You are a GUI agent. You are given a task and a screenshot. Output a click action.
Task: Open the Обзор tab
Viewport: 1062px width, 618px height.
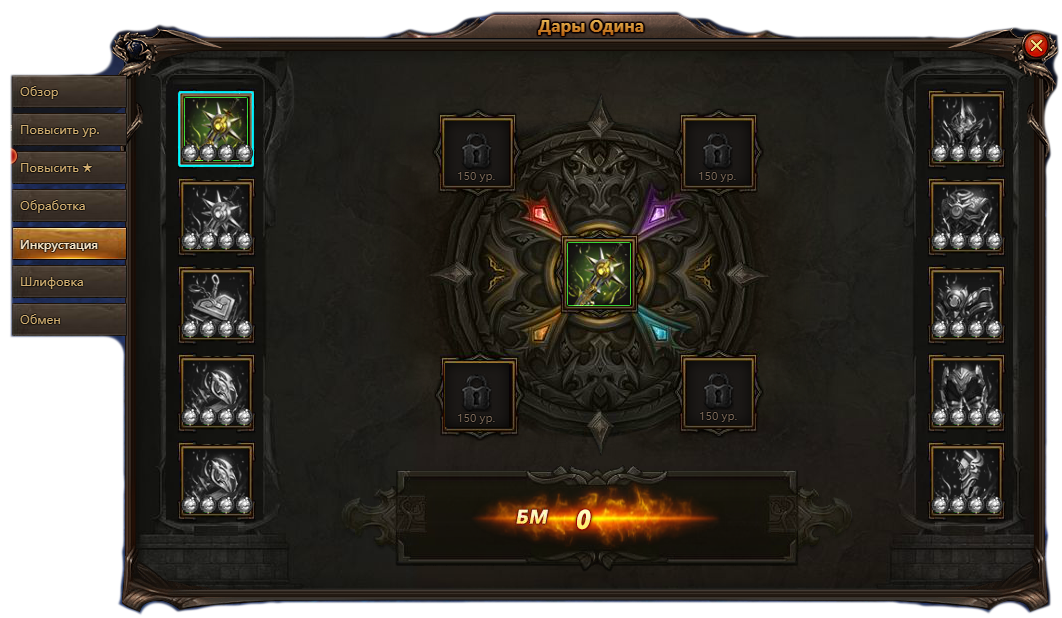click(x=68, y=92)
